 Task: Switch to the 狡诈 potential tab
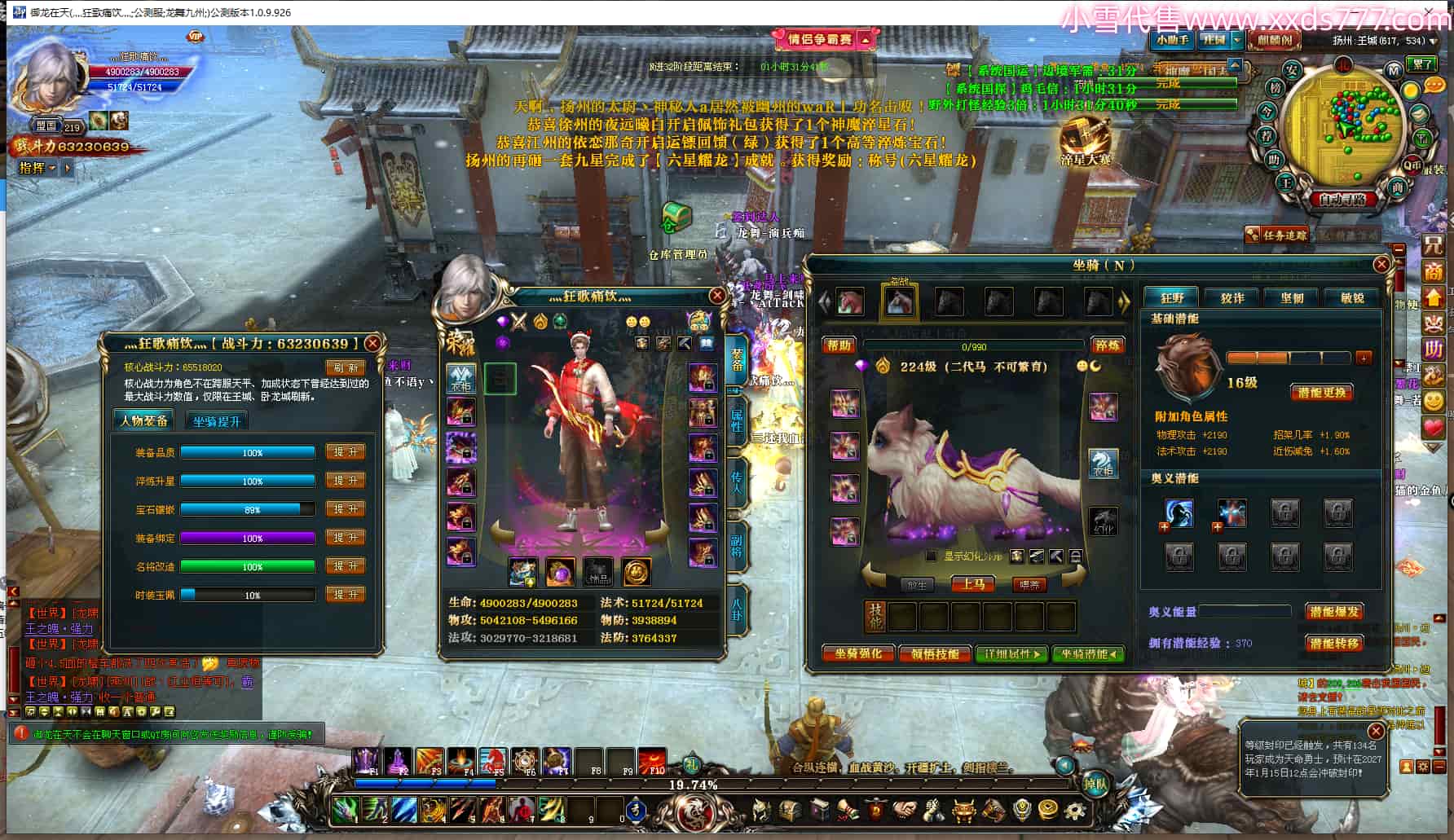click(x=1232, y=298)
